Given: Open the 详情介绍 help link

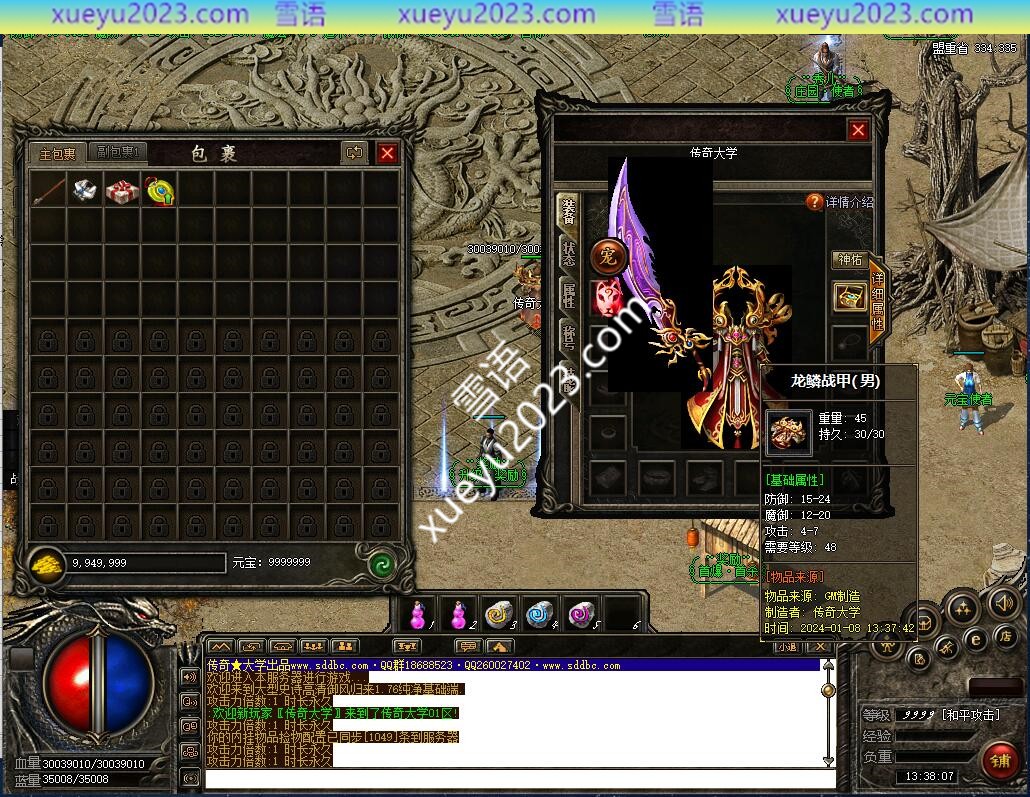Looking at the screenshot, I should pos(840,202).
